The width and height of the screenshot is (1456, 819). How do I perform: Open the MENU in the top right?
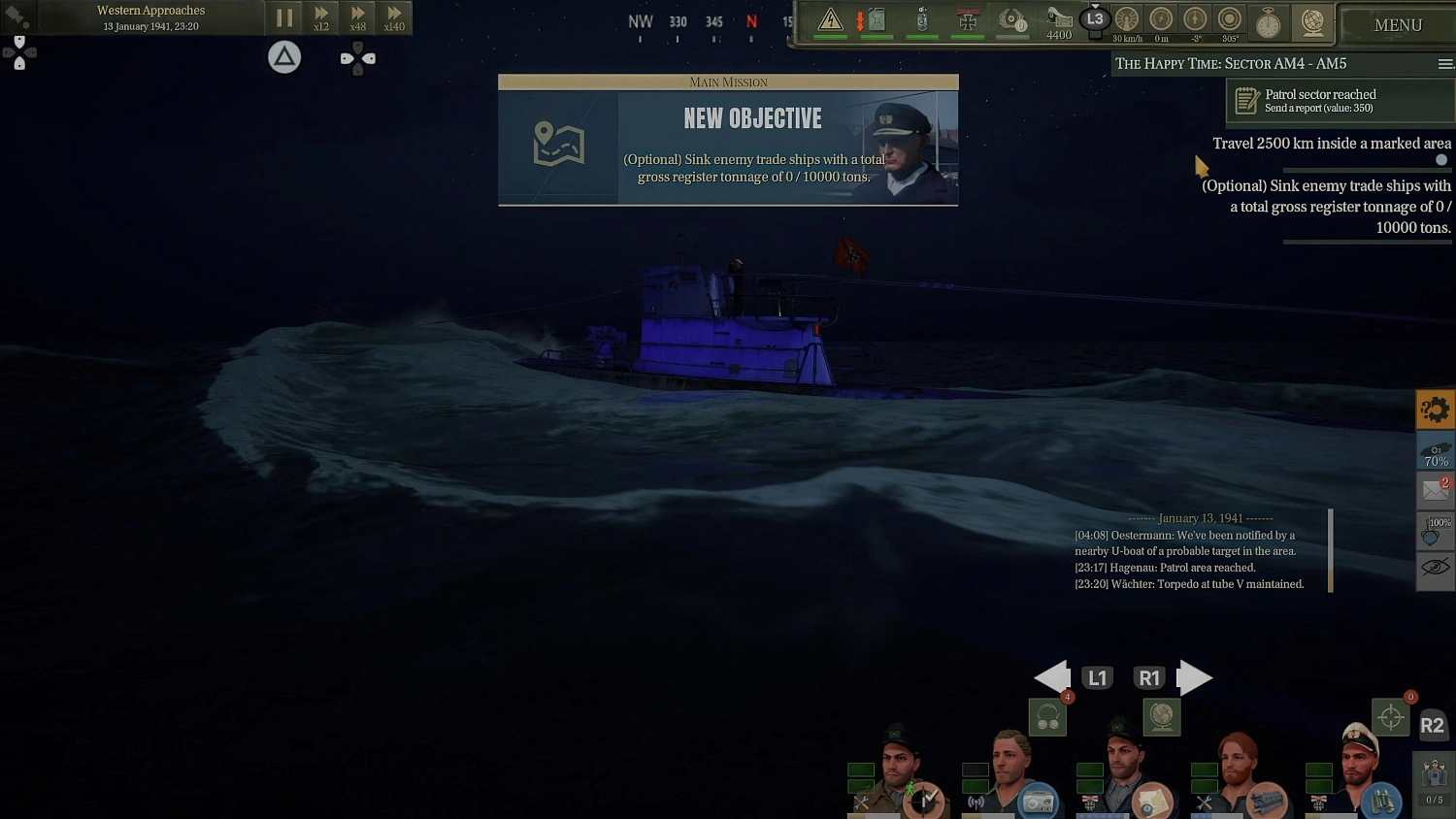[1398, 24]
